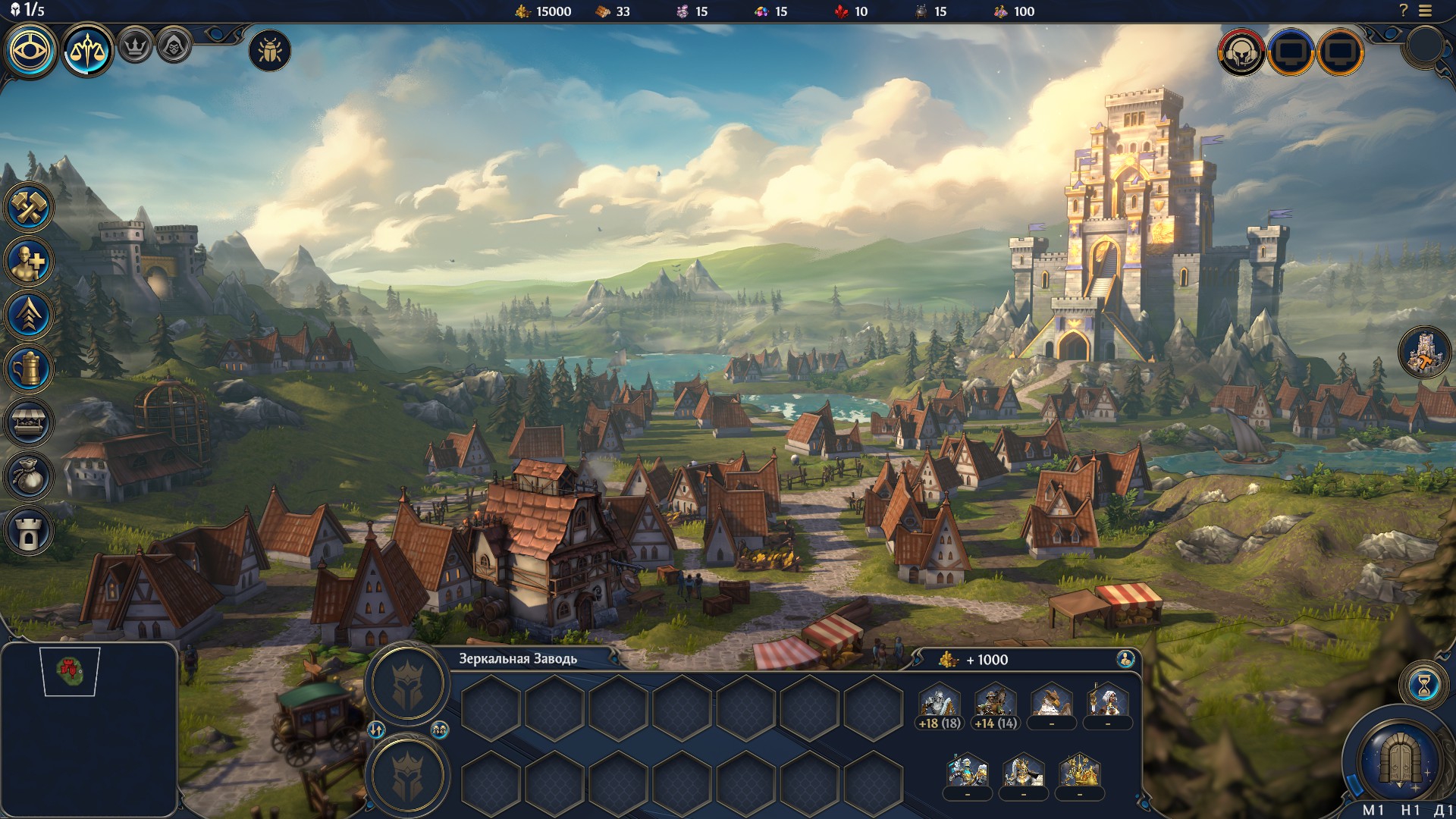The image size is (1456, 819).
Task: Click the crown icon
Action: [136, 47]
